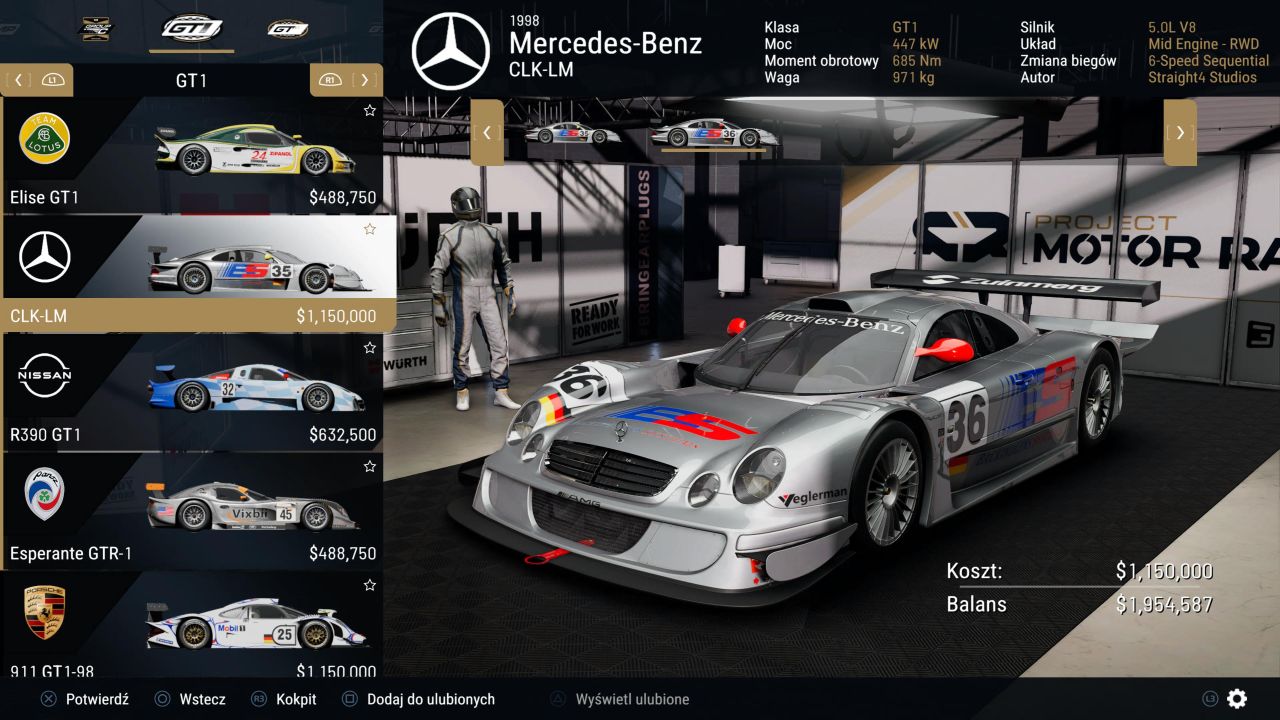The image size is (1280, 720).
Task: Toggle the star on the R390 GT1
Action: pyautogui.click(x=370, y=348)
